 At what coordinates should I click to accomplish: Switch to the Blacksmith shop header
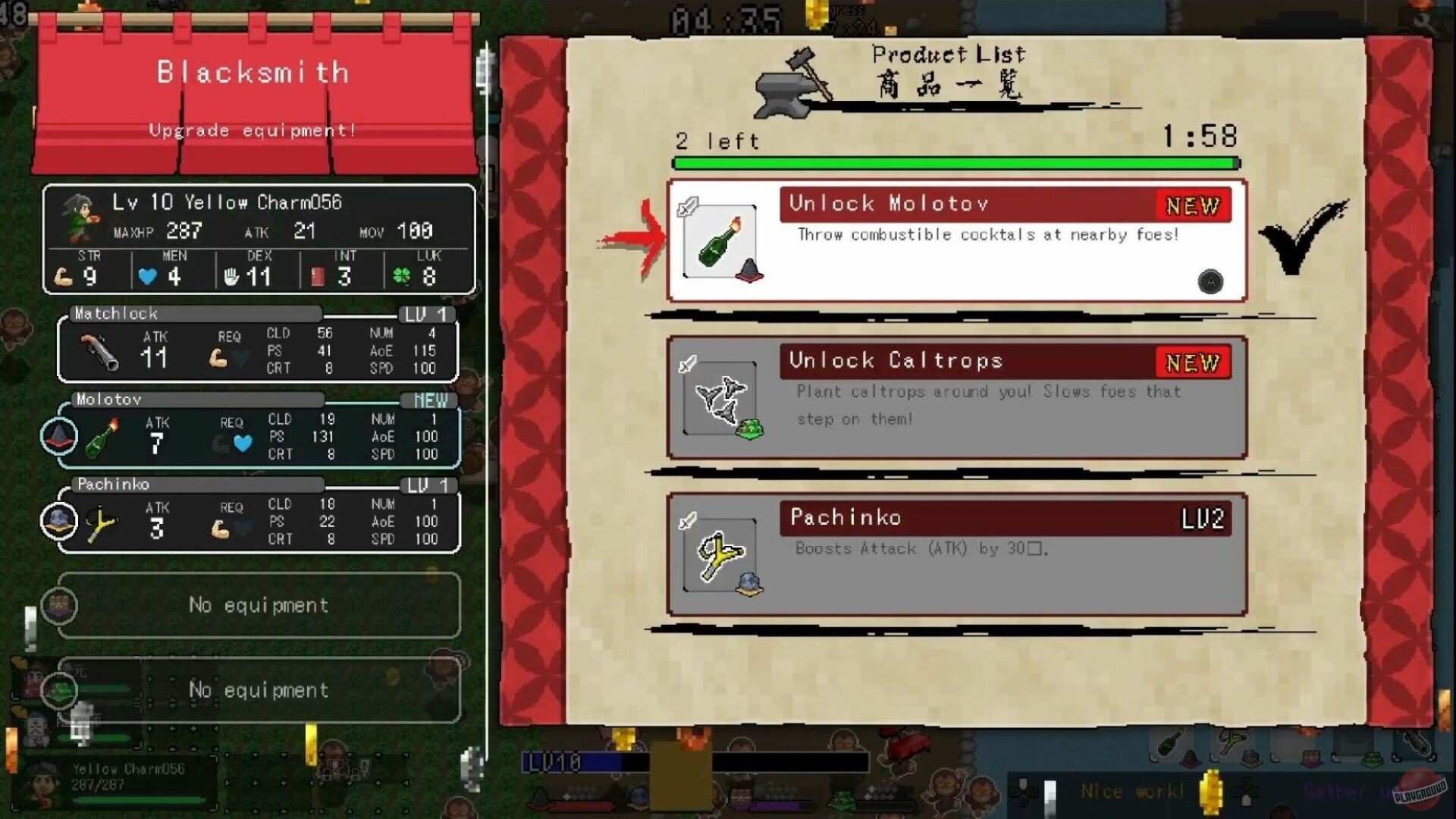point(253,72)
